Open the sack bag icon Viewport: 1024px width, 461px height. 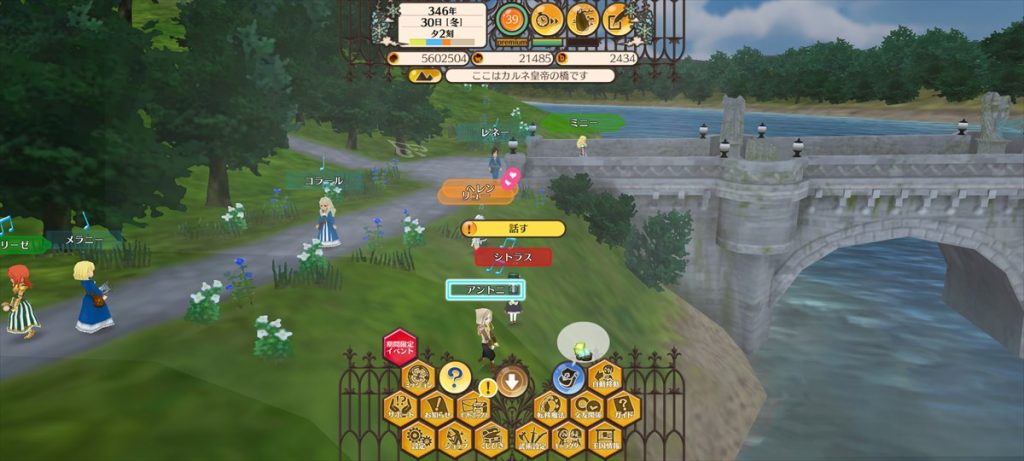pyautogui.click(x=582, y=18)
